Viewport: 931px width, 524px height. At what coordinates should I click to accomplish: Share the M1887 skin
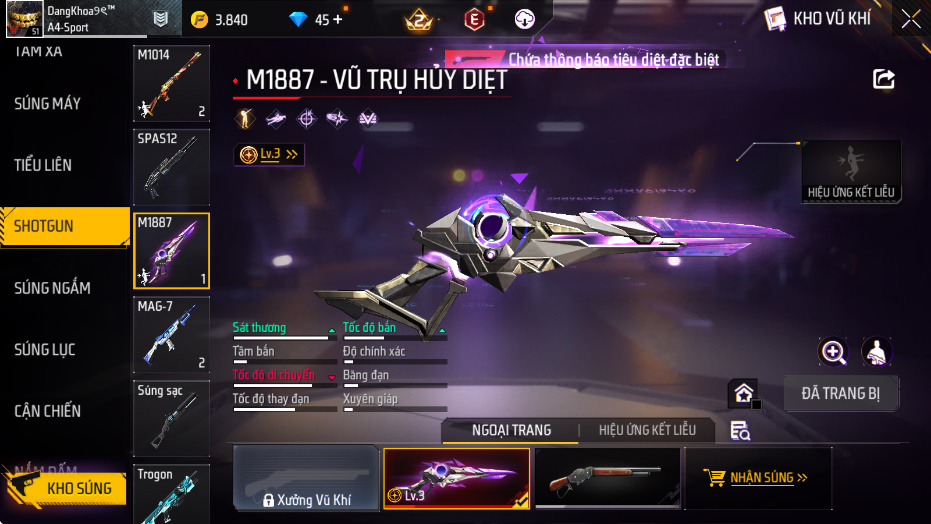pos(883,79)
